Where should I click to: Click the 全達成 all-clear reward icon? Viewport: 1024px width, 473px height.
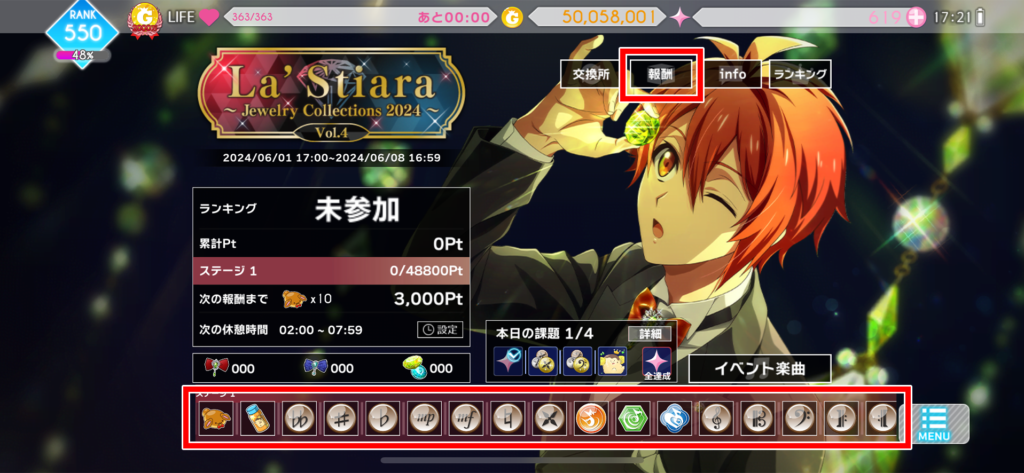click(656, 365)
